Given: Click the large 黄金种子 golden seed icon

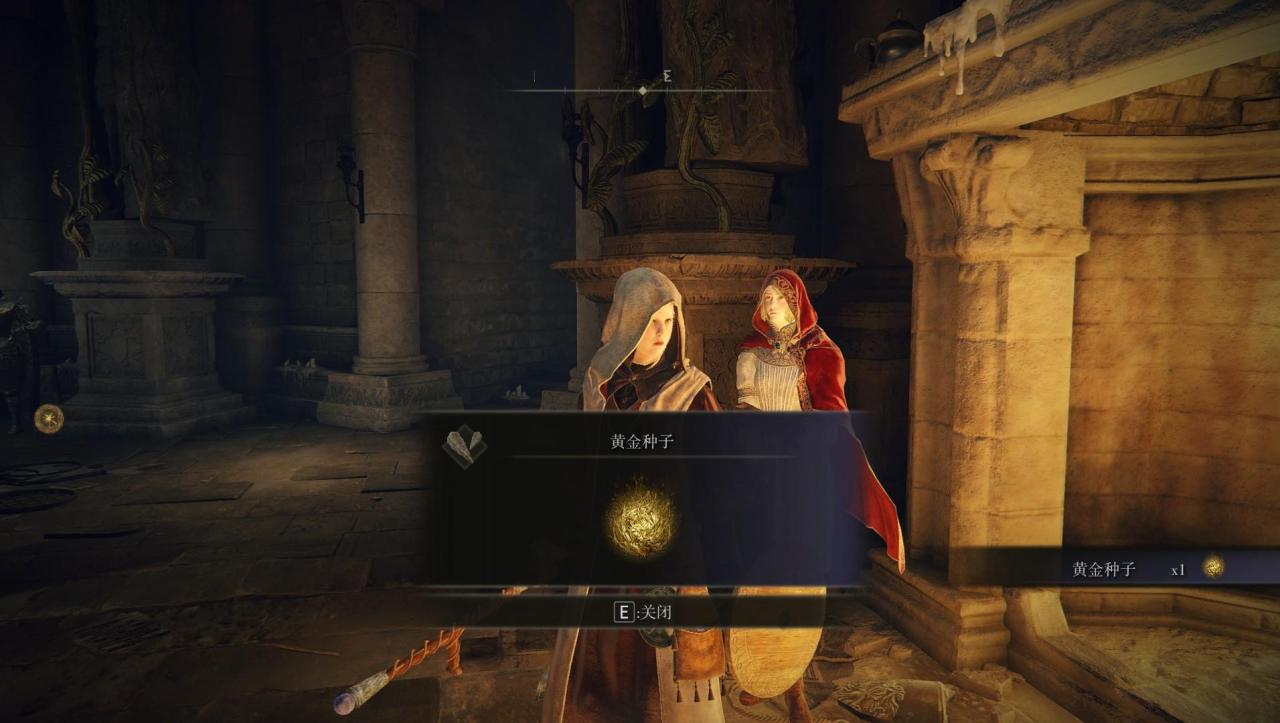Looking at the screenshot, I should (641, 519).
